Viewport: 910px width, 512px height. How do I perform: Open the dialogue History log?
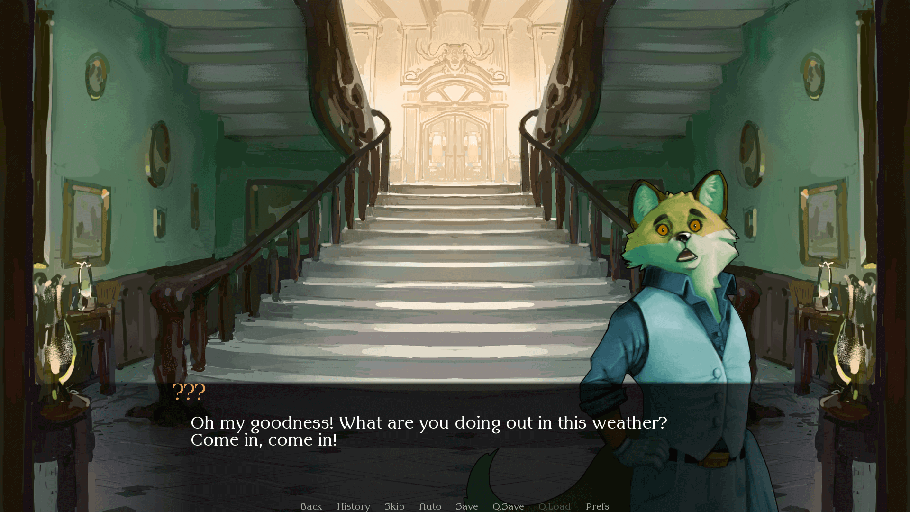coord(353,506)
